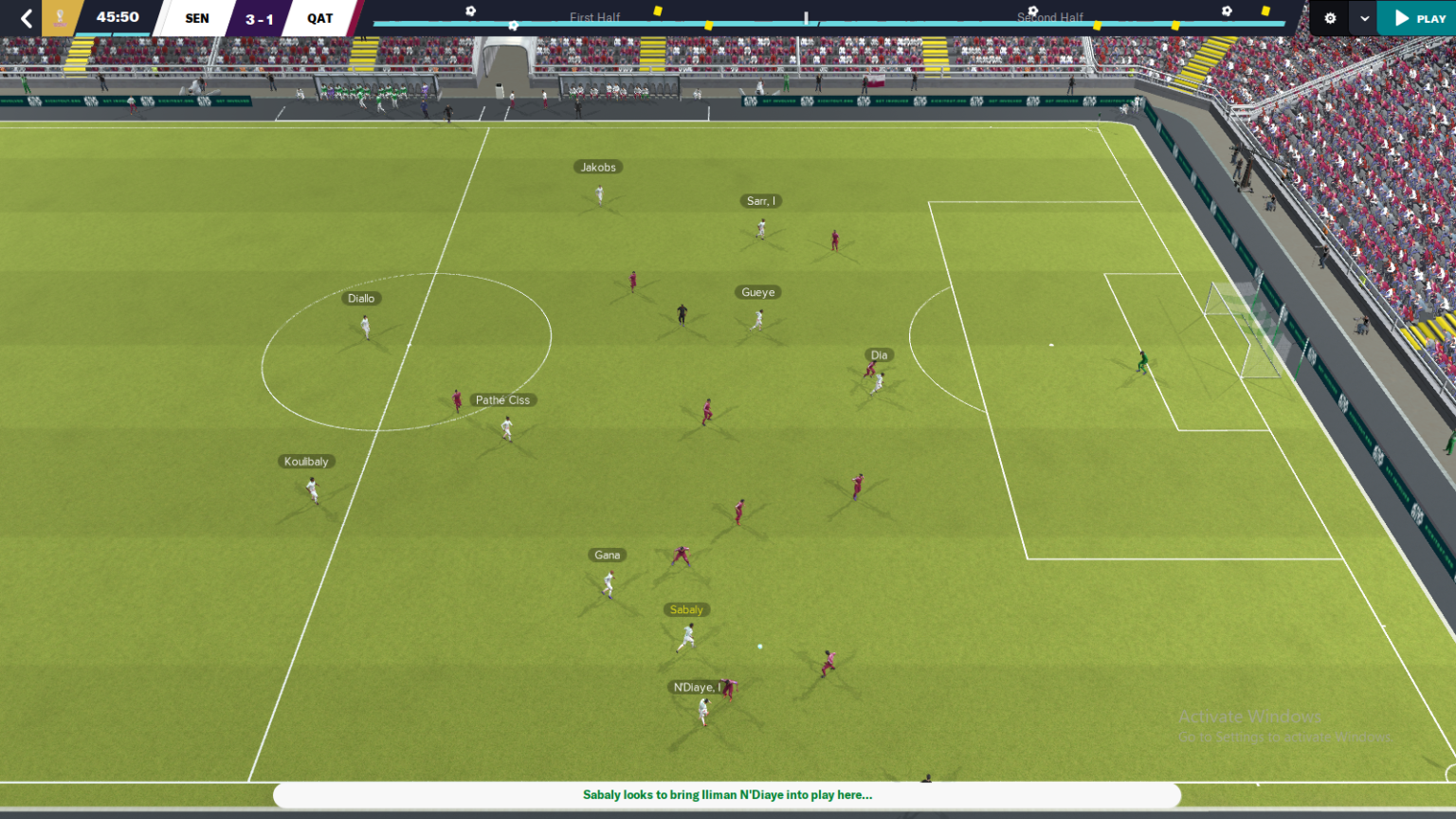1456x819 pixels.
Task: Open the match settings gear icon
Action: 1329,17
